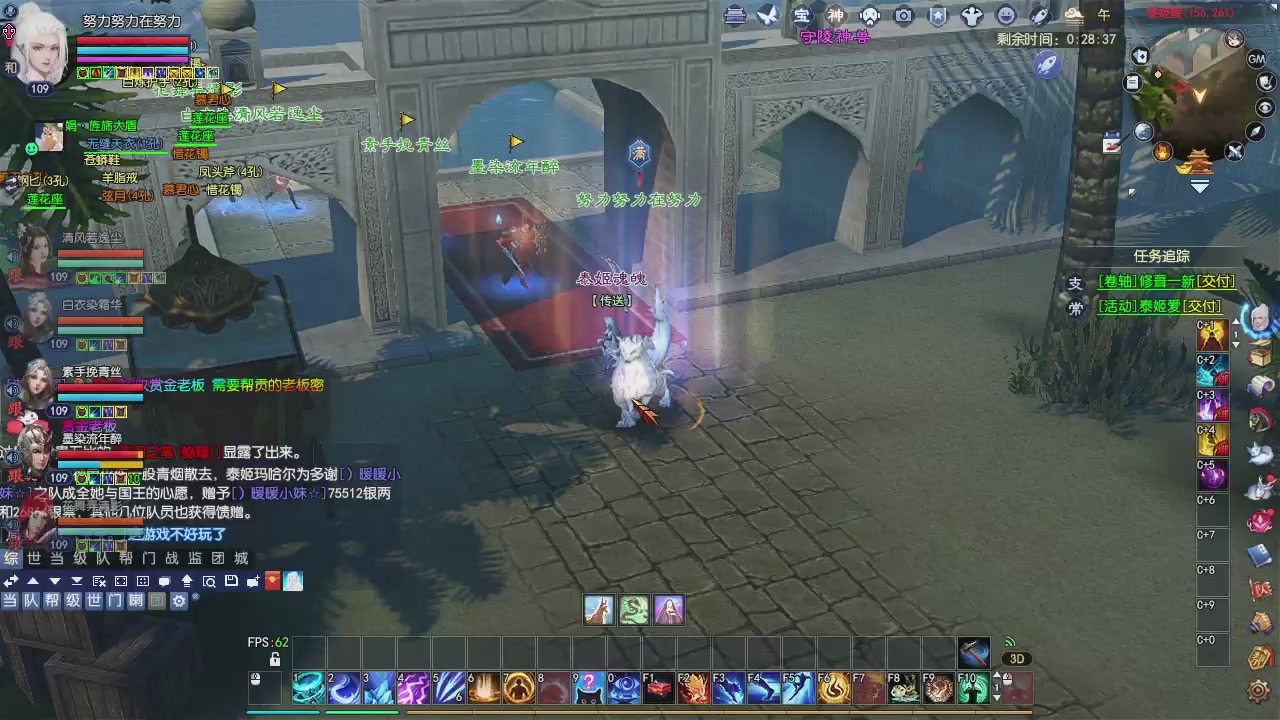Open the settings gear at sidebar bottom
1280x720 pixels.
pyautogui.click(x=1259, y=690)
